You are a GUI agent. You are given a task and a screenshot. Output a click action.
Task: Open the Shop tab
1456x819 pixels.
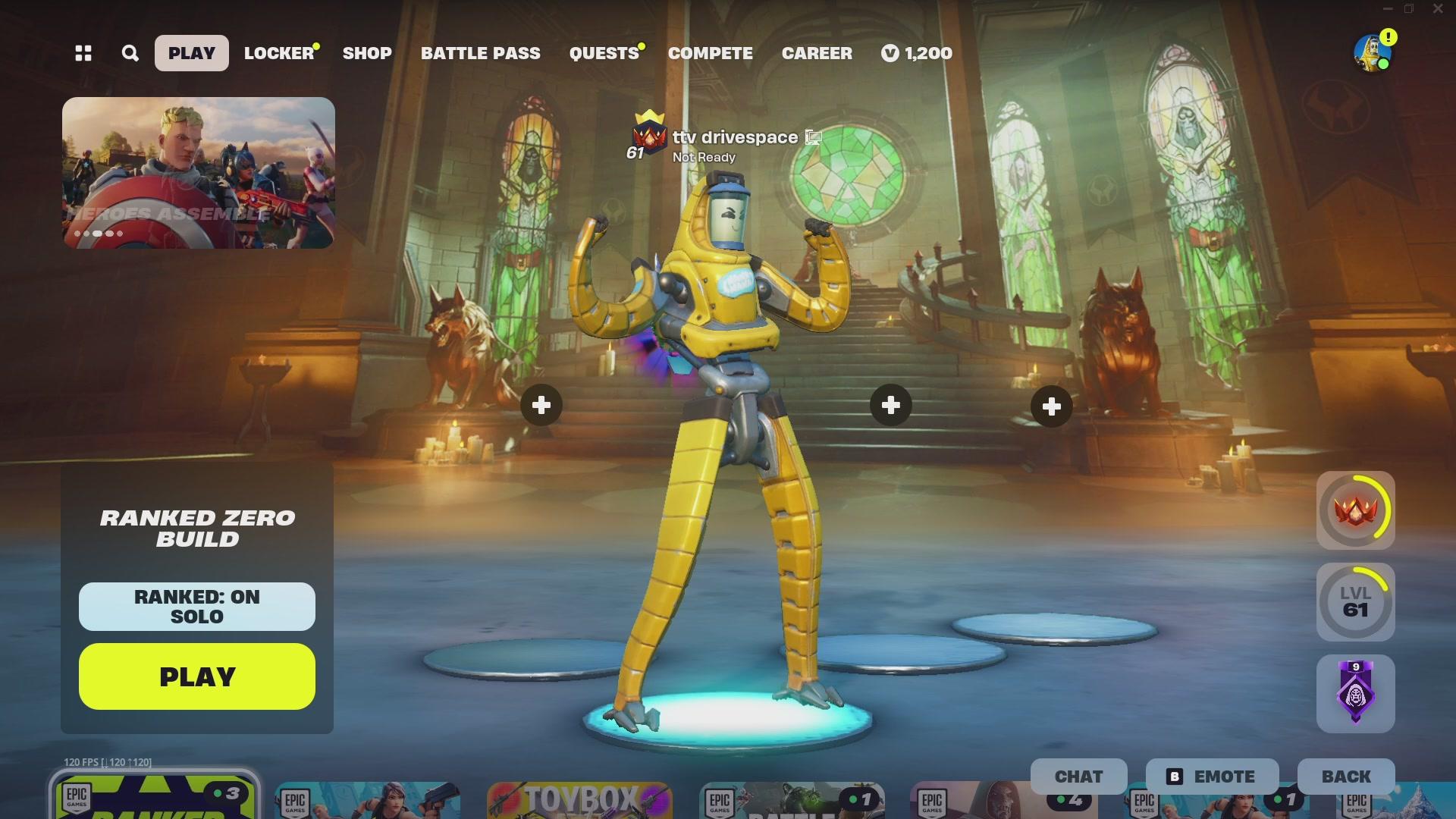tap(367, 53)
